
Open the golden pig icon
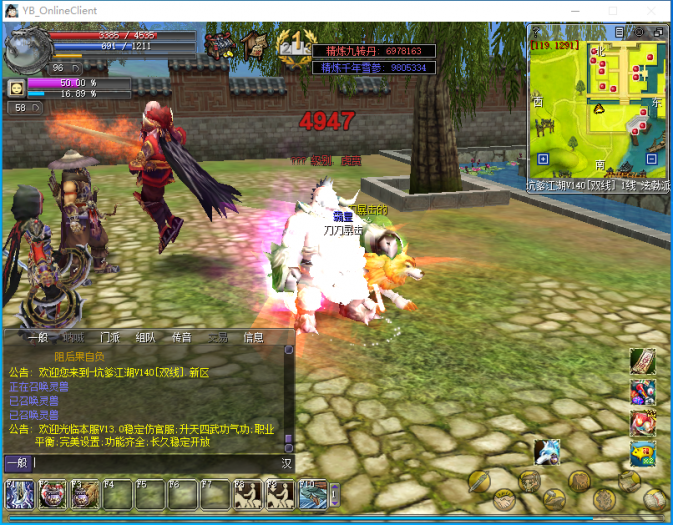pyautogui.click(x=642, y=455)
